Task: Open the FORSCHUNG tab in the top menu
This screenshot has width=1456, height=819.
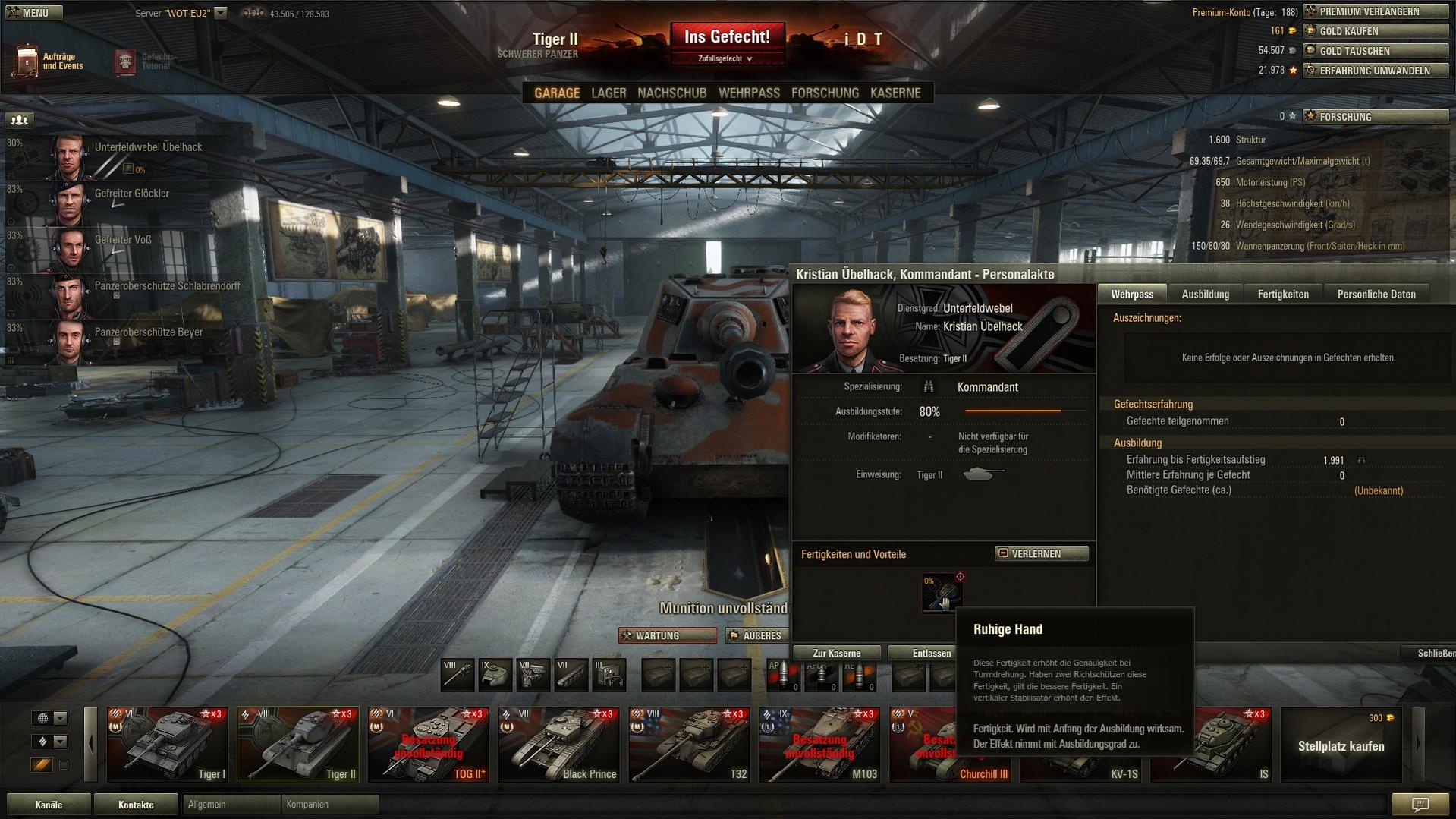Action: click(825, 93)
